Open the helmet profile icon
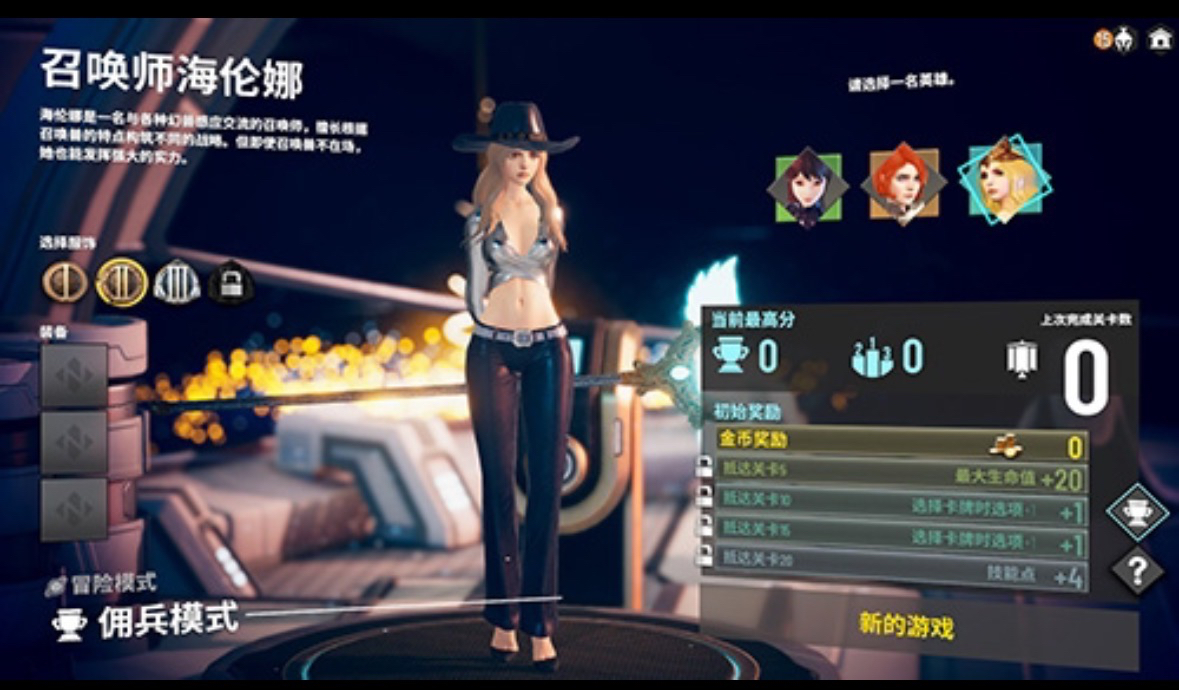 click(x=1123, y=39)
